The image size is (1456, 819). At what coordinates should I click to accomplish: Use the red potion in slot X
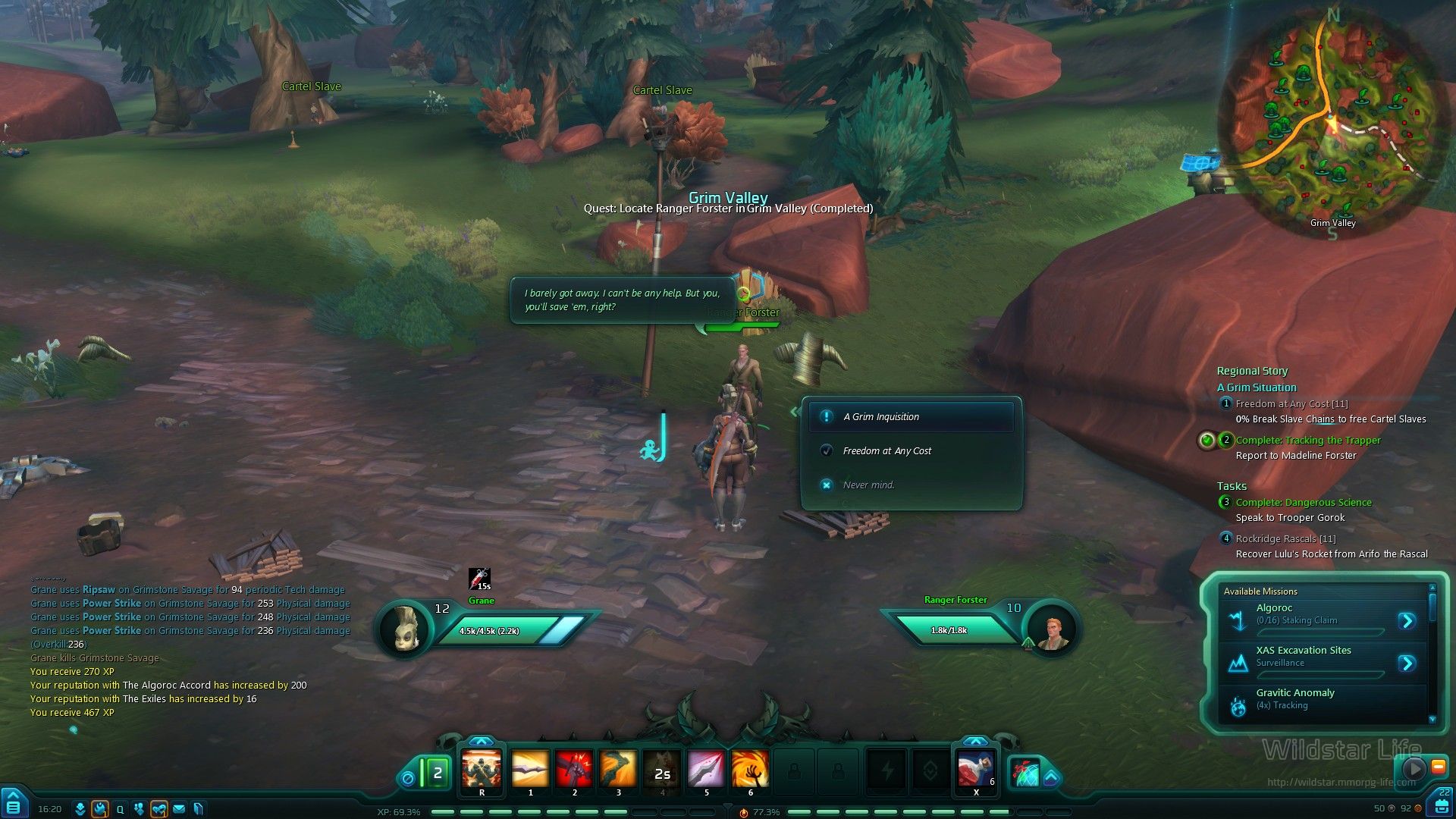(975, 769)
